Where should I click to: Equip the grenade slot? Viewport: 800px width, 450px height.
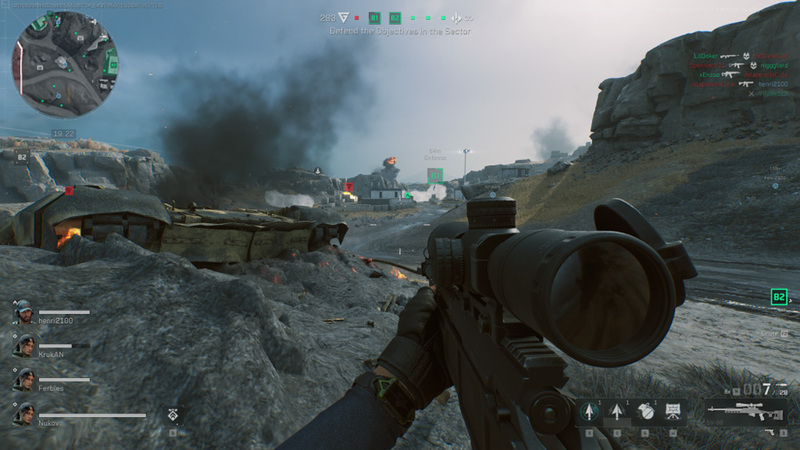[645, 411]
